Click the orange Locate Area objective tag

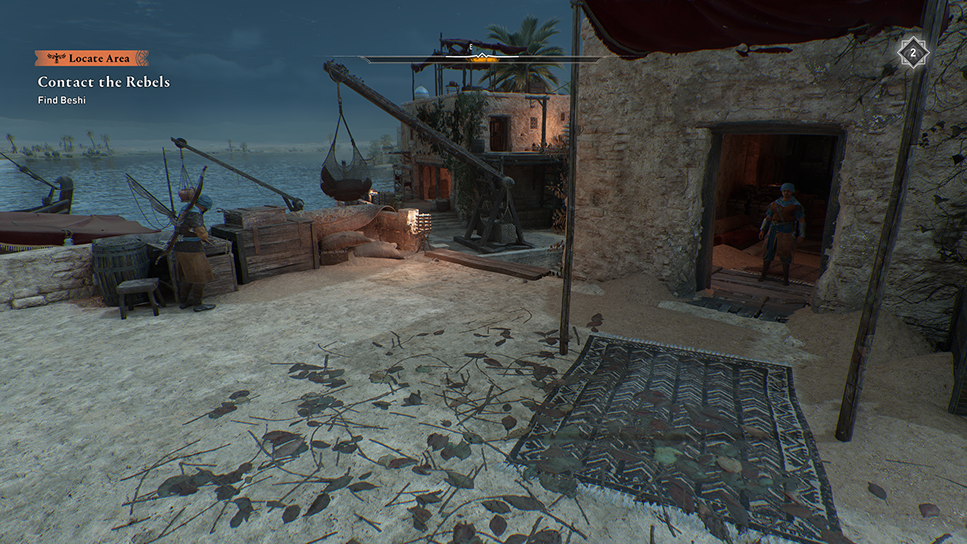91,58
